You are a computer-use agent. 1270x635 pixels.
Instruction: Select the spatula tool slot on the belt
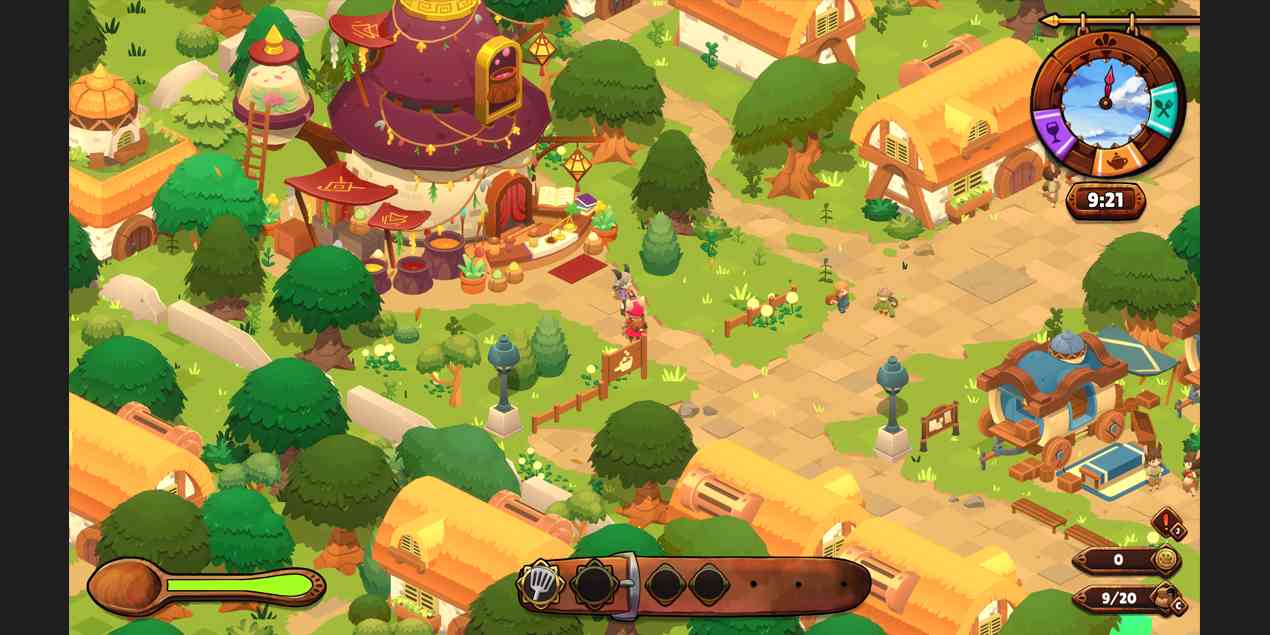541,584
